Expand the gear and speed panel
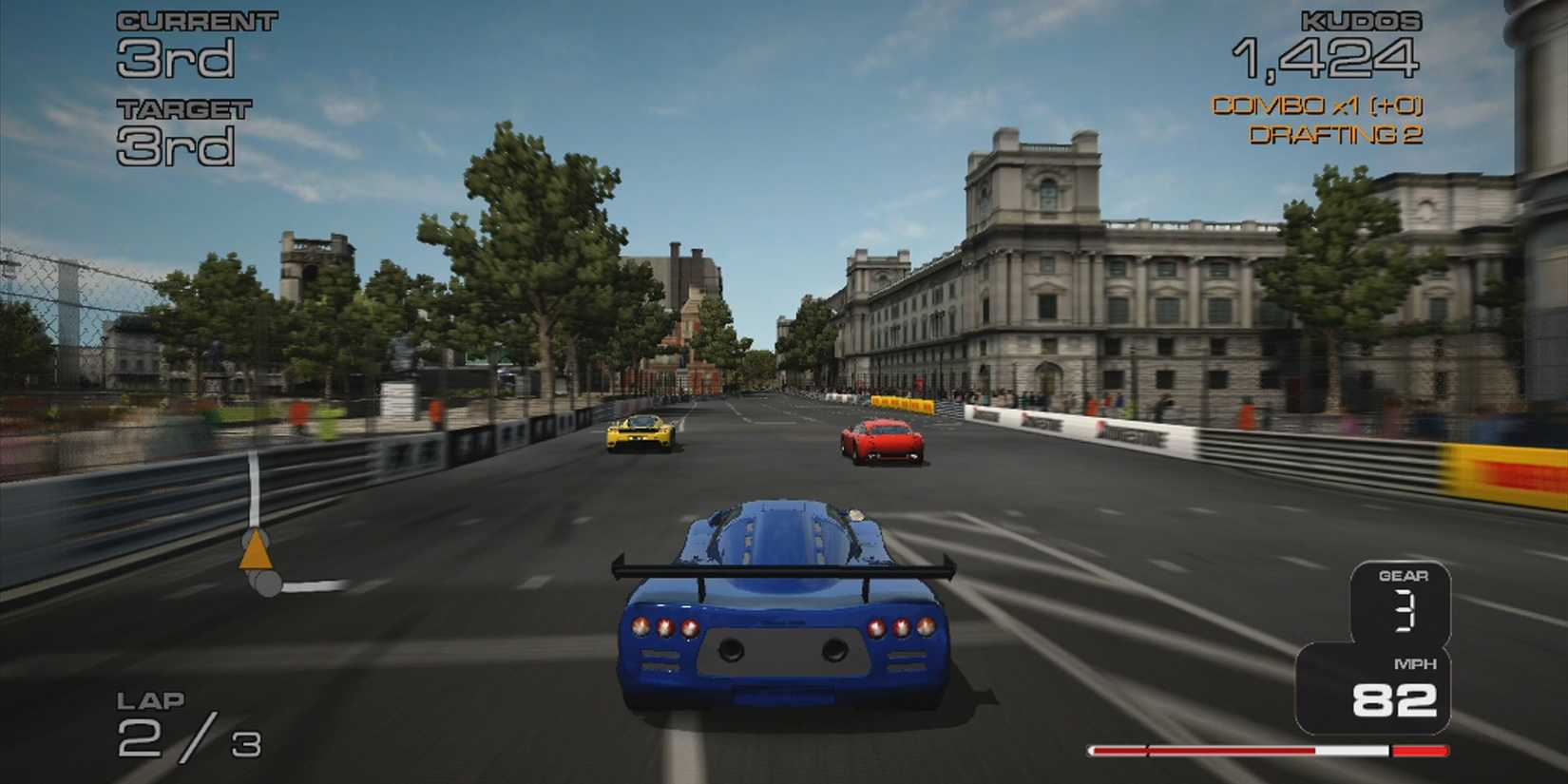This screenshot has height=784, width=1568. (x=1399, y=646)
